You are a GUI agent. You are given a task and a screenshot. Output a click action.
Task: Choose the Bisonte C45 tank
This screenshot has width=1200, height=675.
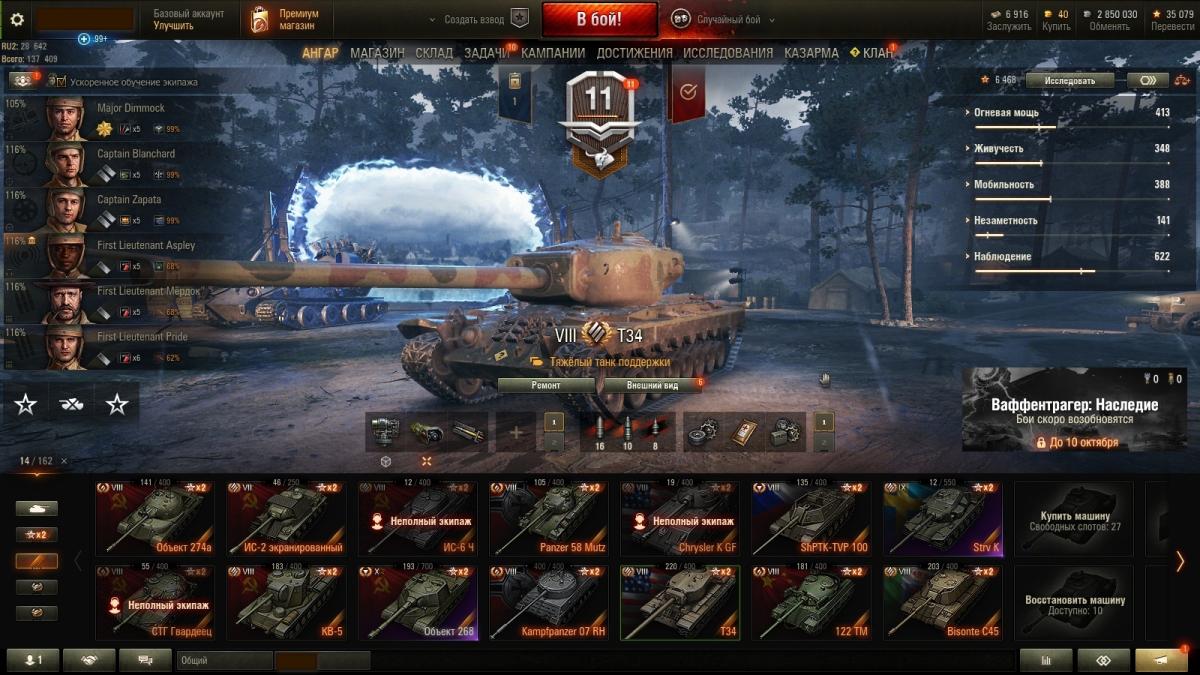tap(942, 602)
